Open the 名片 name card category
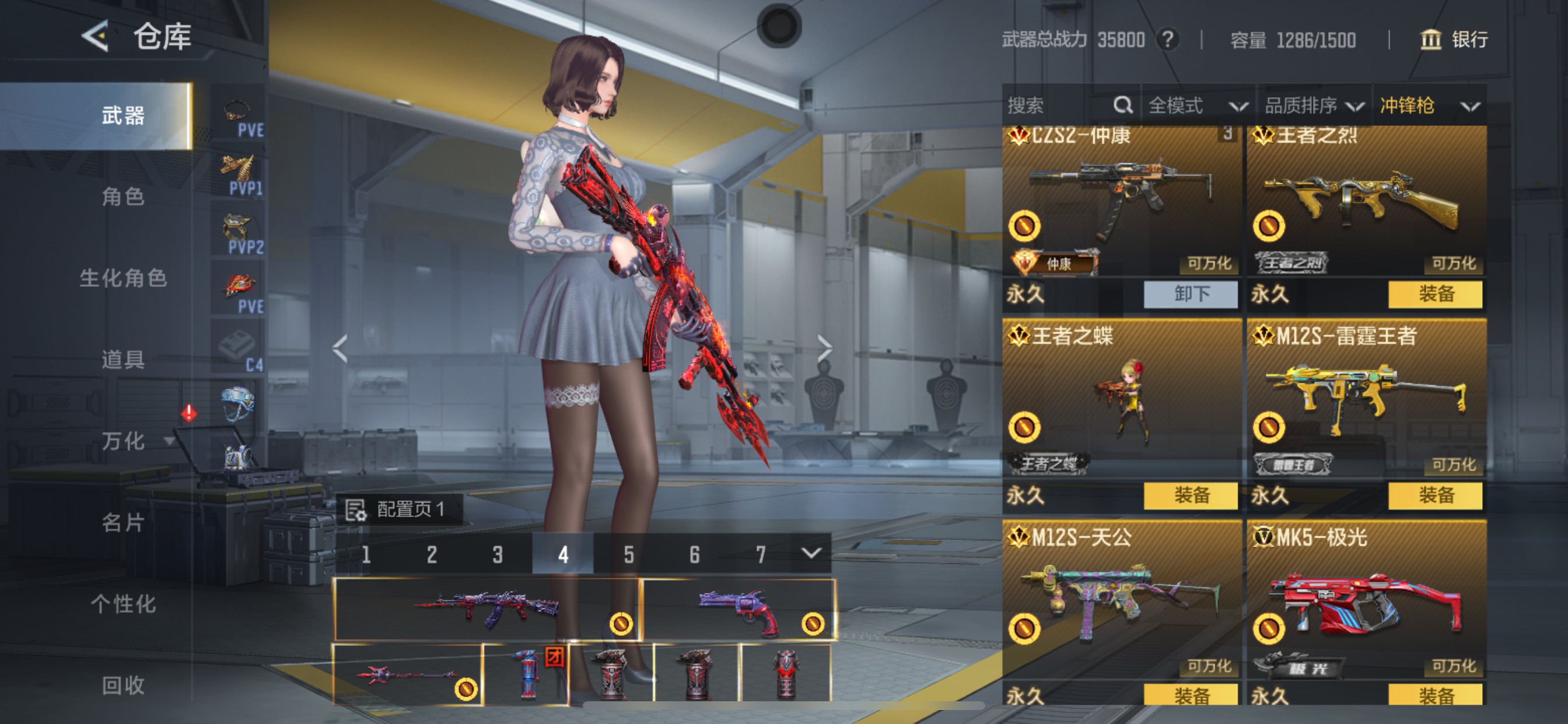The width and height of the screenshot is (1568, 724). point(123,522)
